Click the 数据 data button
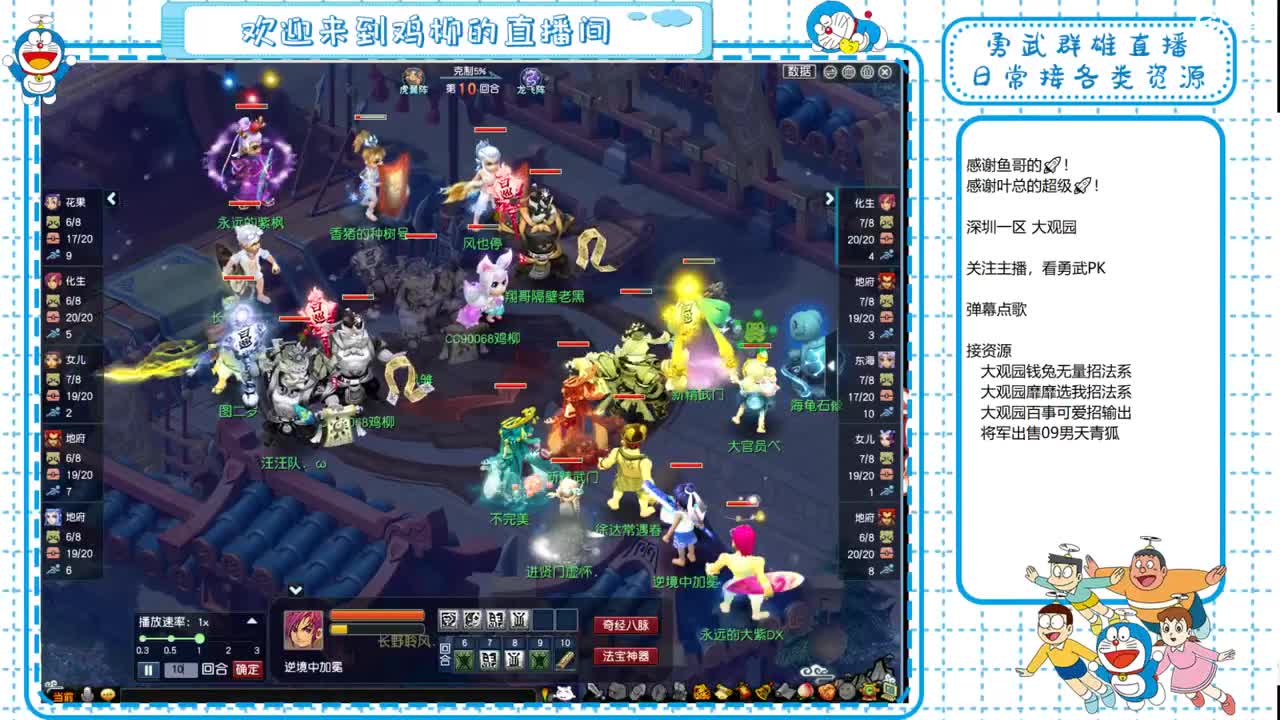 coord(798,71)
